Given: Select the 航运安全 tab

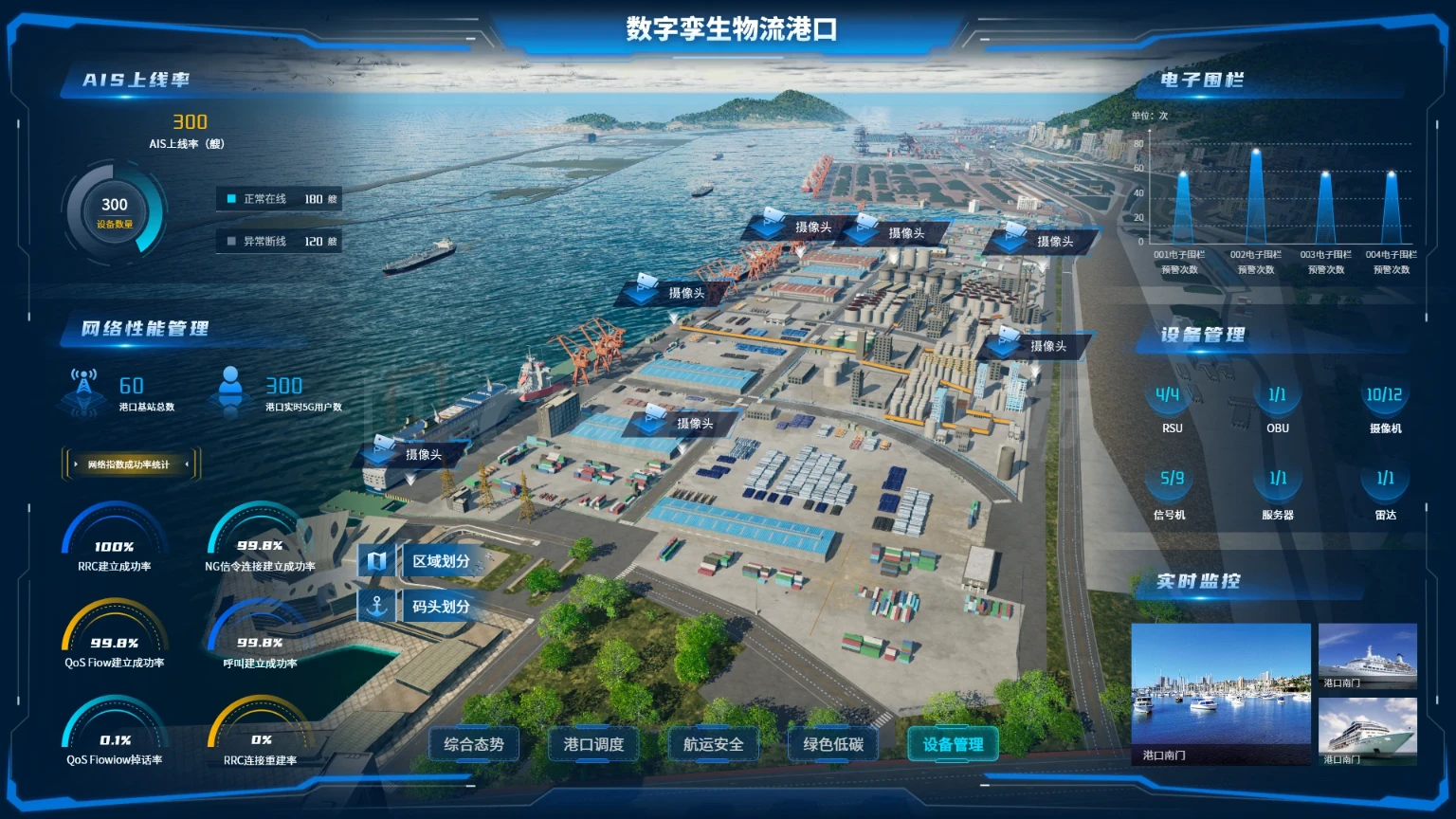Looking at the screenshot, I should point(713,744).
